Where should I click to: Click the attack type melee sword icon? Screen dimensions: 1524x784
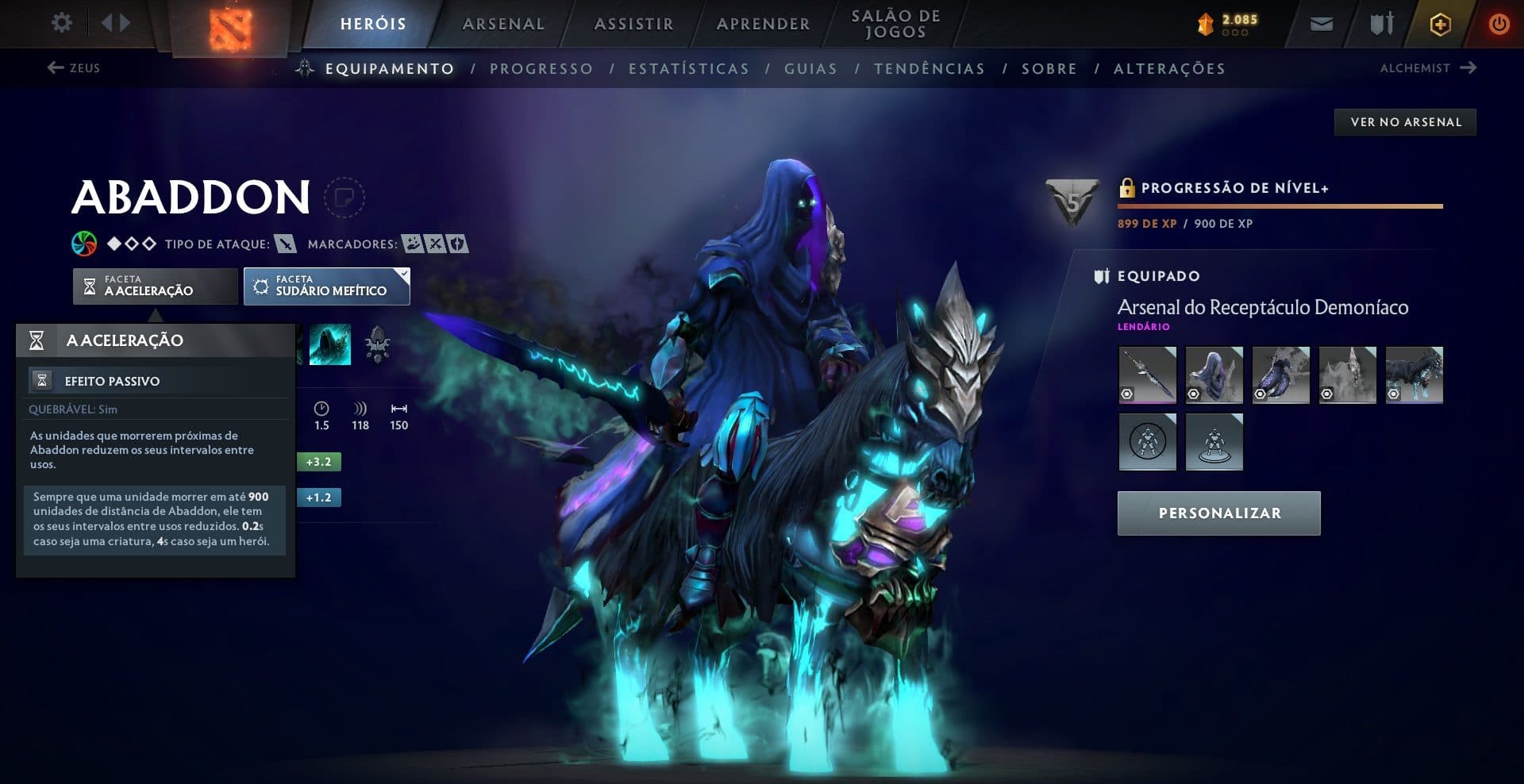283,244
